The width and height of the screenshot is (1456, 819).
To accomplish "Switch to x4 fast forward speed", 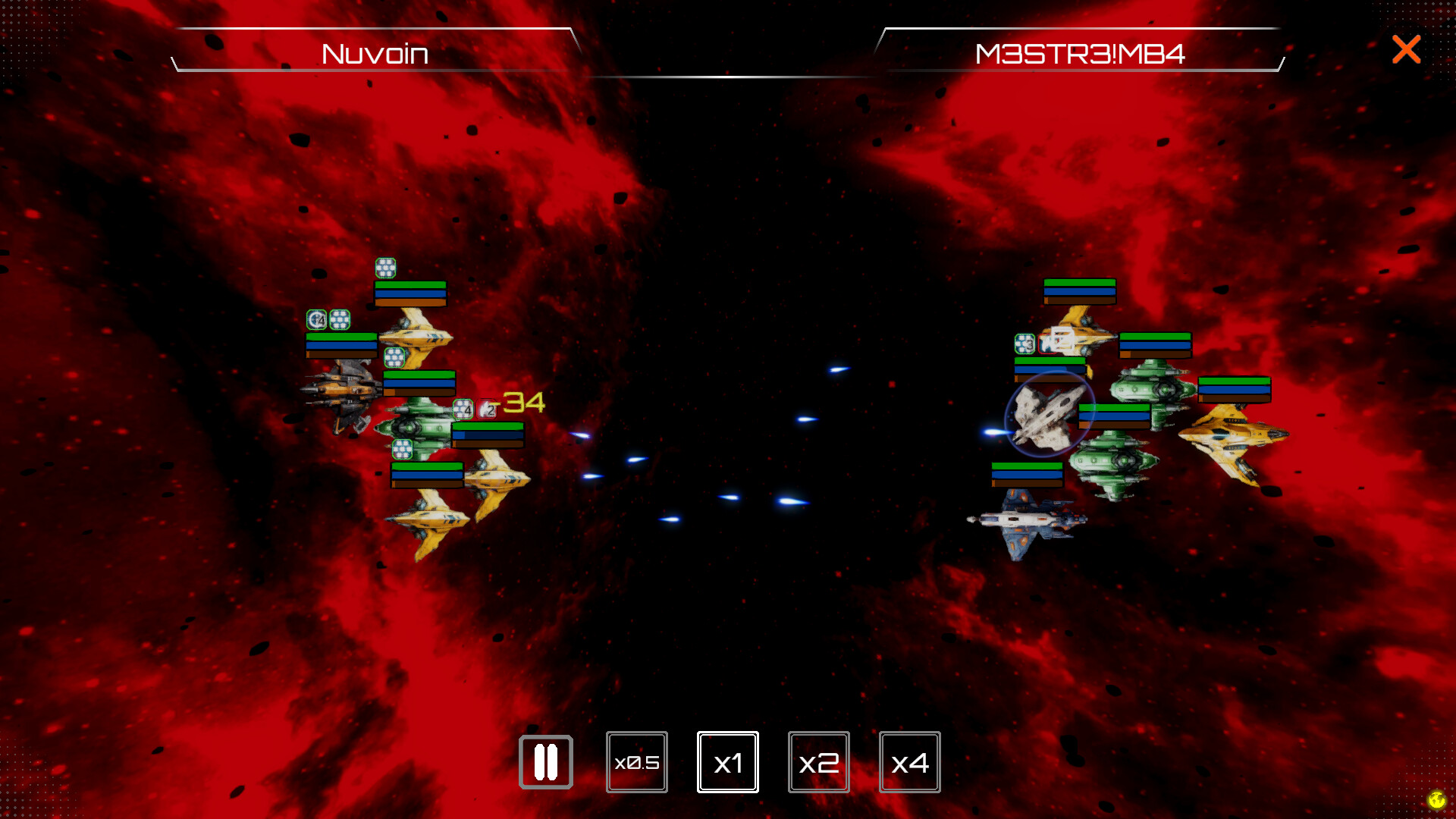I will [x=910, y=762].
